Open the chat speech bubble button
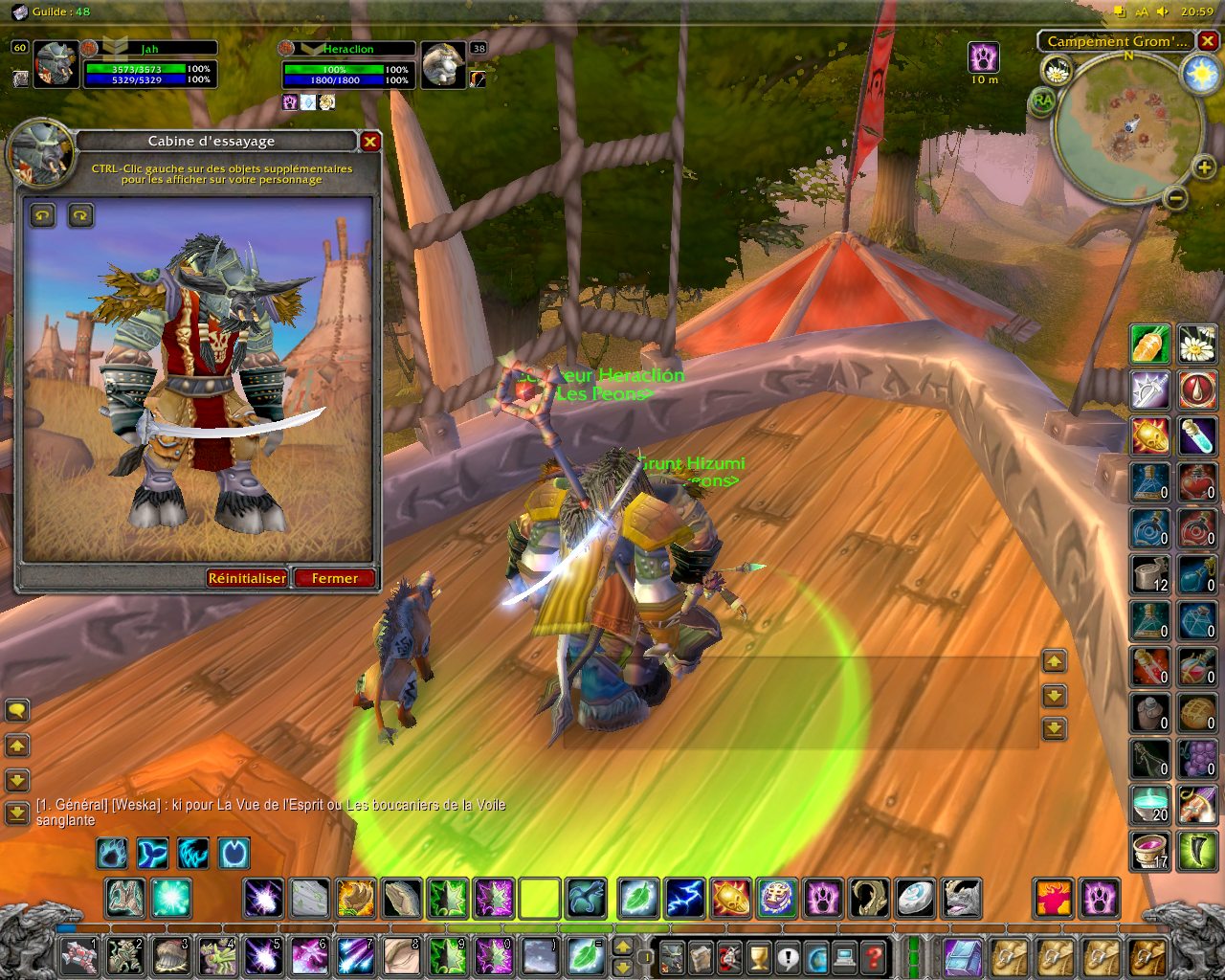The height and width of the screenshot is (980, 1225). 17,710
